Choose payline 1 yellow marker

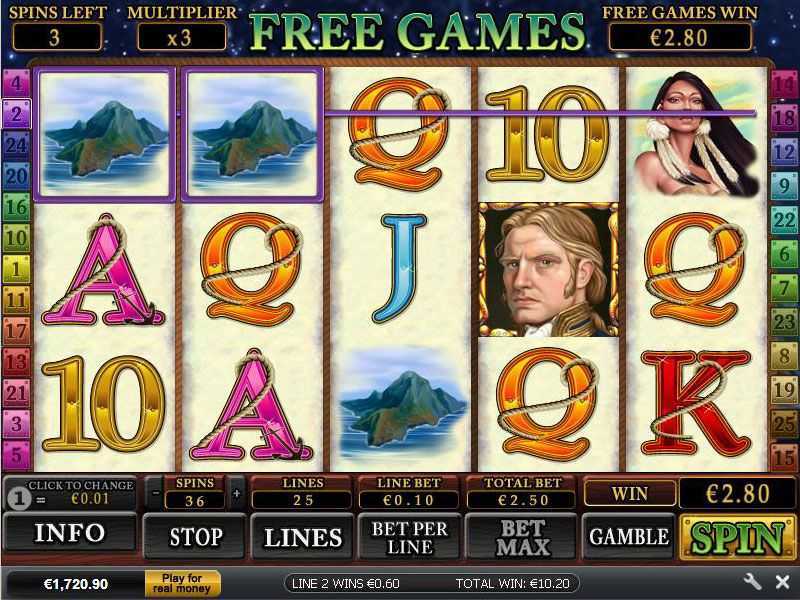click(15, 268)
